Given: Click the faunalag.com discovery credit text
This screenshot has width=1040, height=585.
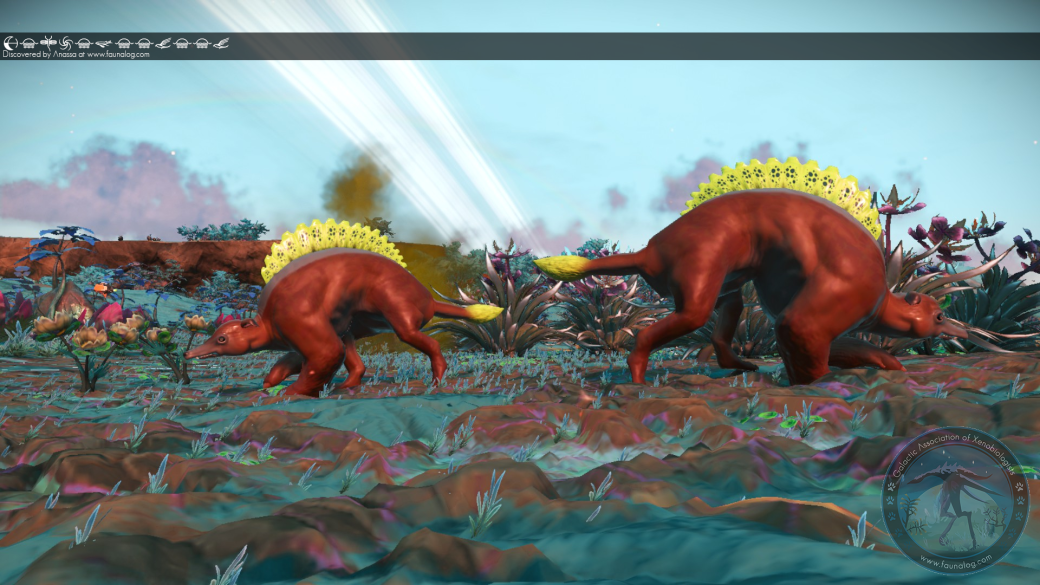Looking at the screenshot, I should click(76, 54).
